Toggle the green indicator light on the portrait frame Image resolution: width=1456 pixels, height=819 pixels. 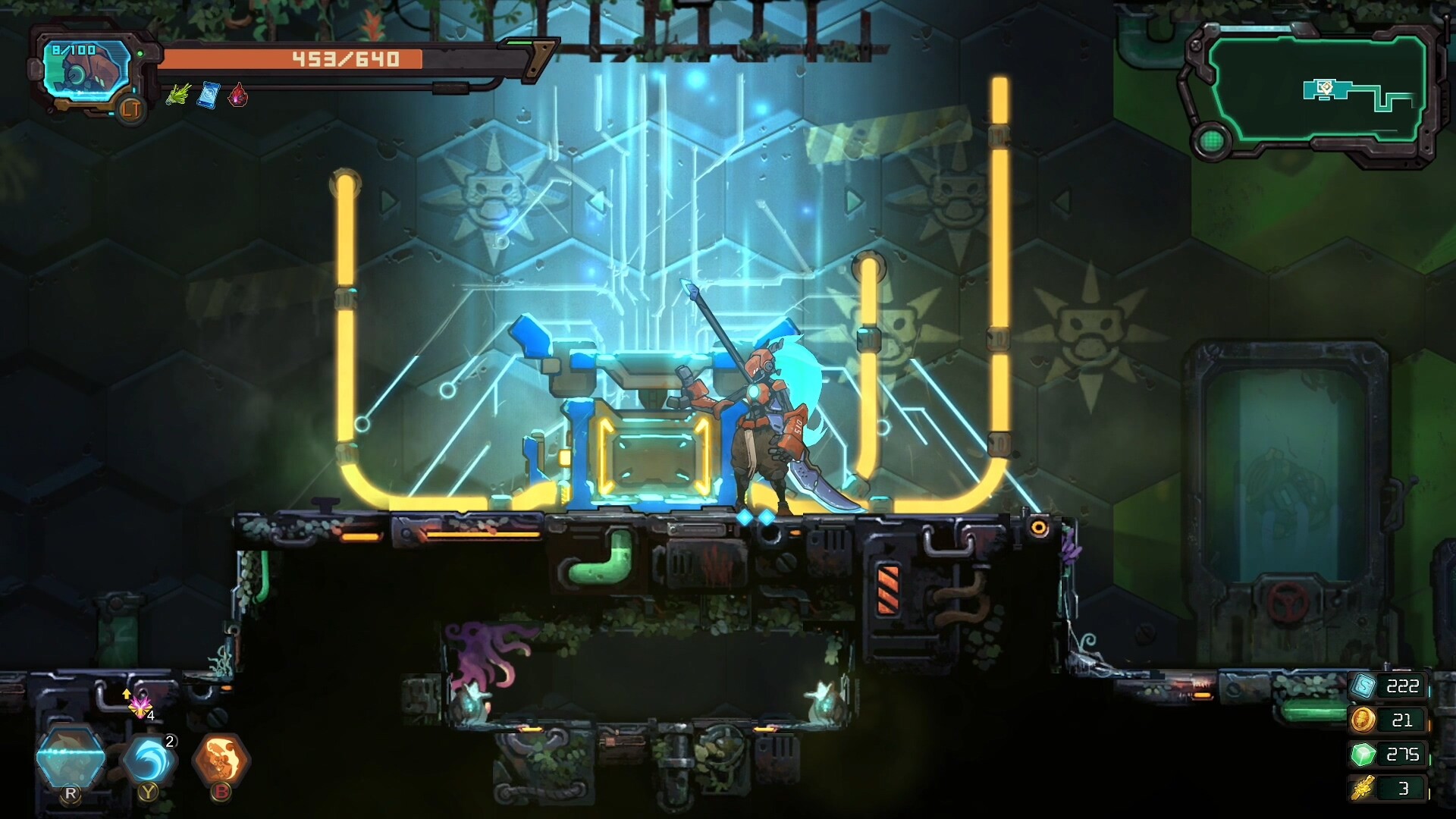(142, 52)
